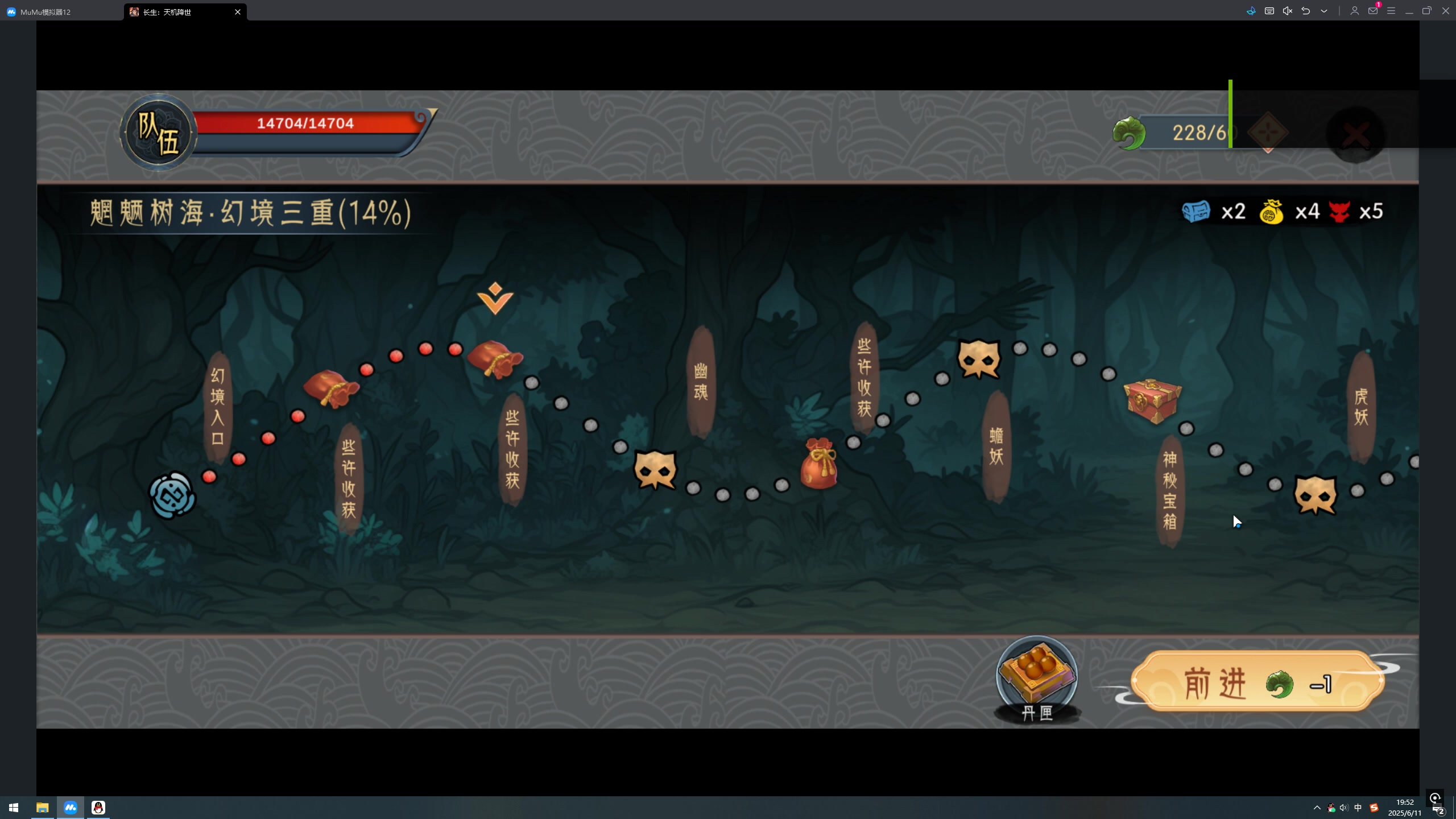This screenshot has height=819, width=1456.
Task: Tap the 前进 advance button
Action: (x=1257, y=682)
